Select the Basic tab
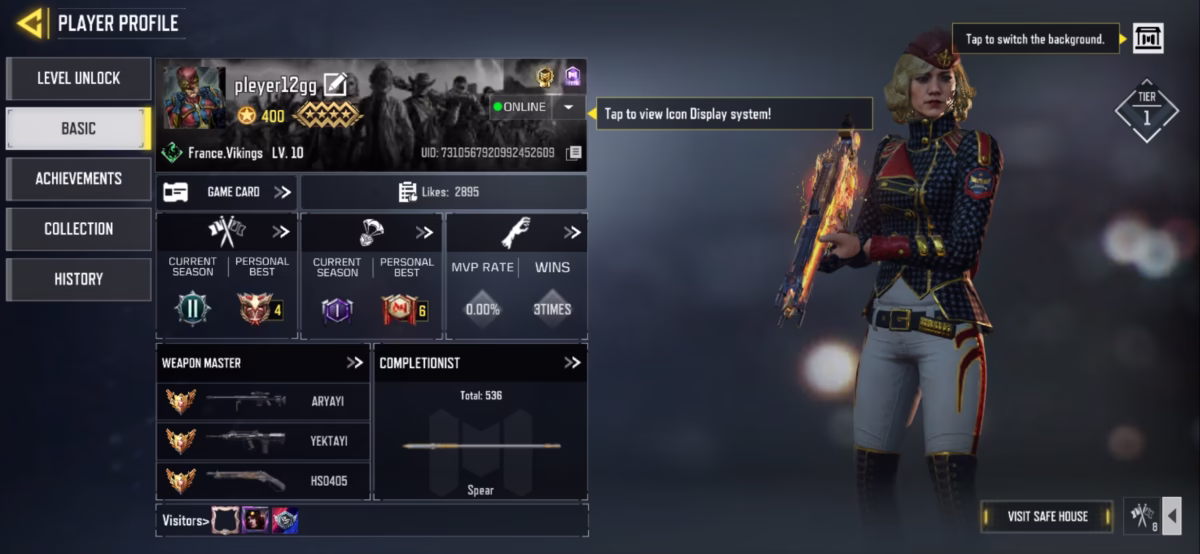Image resolution: width=1200 pixels, height=554 pixels. click(78, 128)
